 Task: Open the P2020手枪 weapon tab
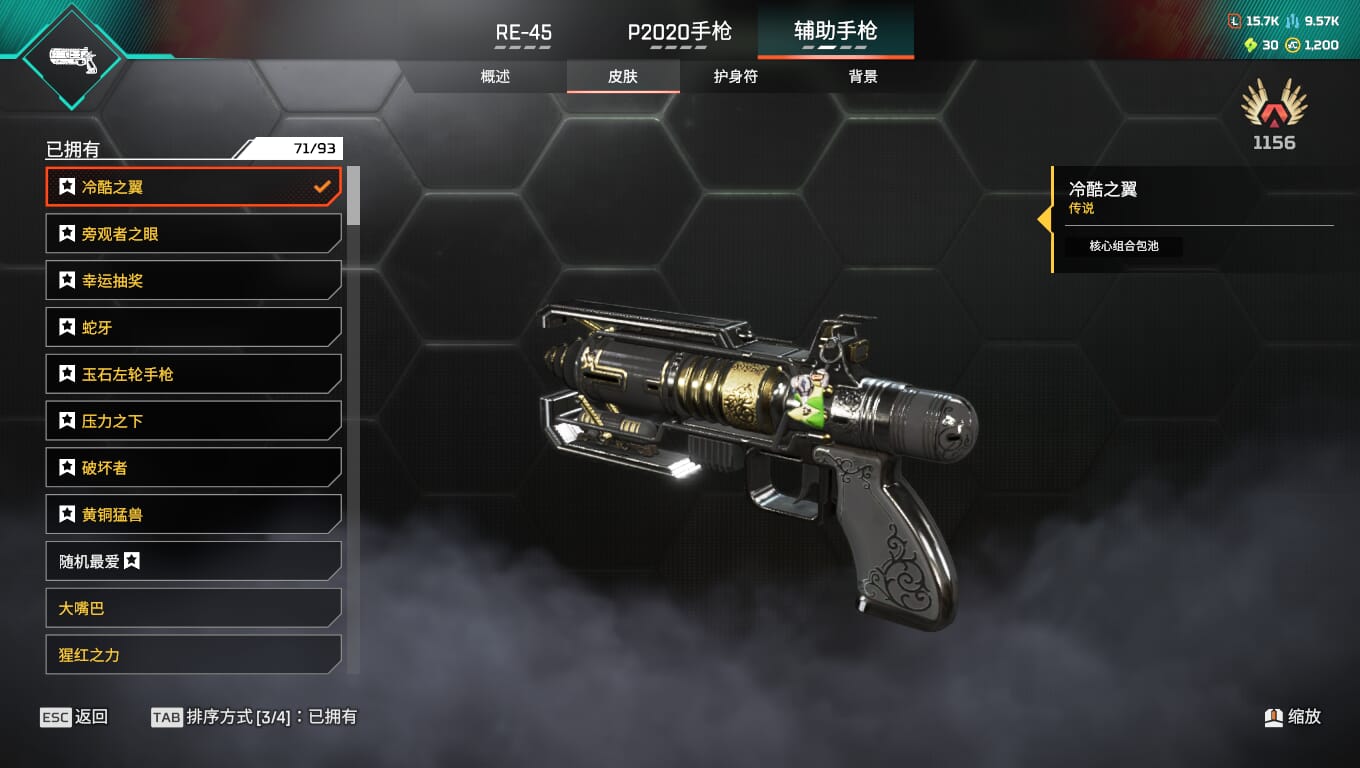pos(679,32)
